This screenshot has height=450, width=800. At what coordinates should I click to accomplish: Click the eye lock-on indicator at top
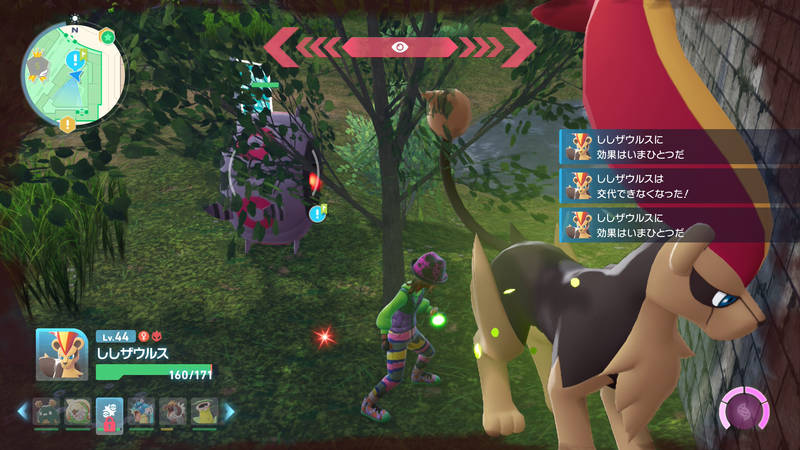pyautogui.click(x=400, y=46)
